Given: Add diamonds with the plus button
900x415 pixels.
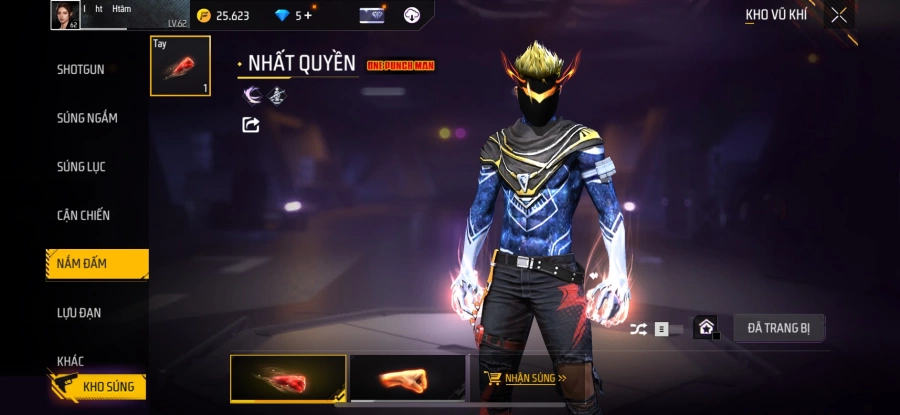Looking at the screenshot, I should (307, 15).
